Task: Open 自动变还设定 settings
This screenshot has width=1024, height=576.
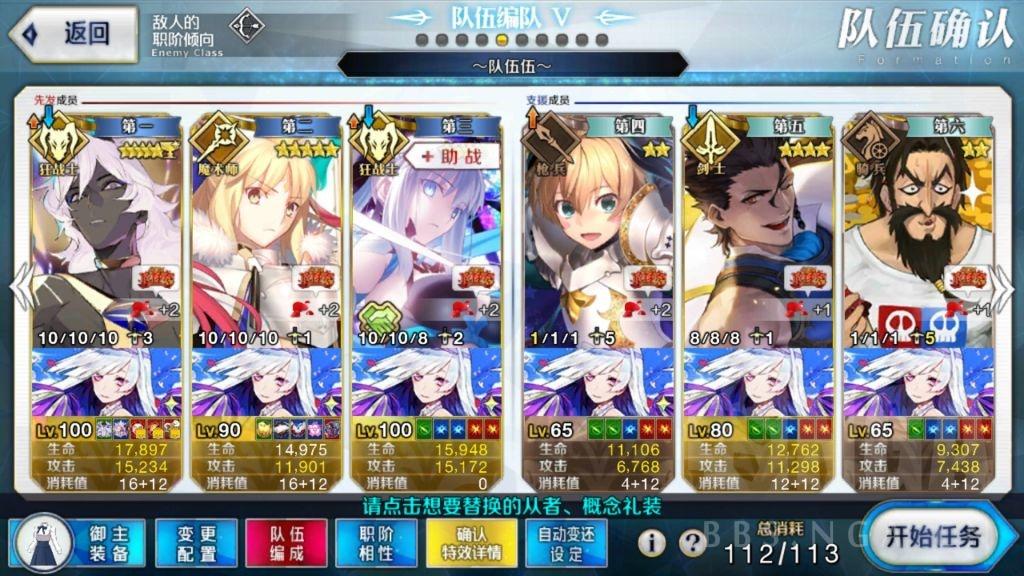Action: (x=566, y=541)
